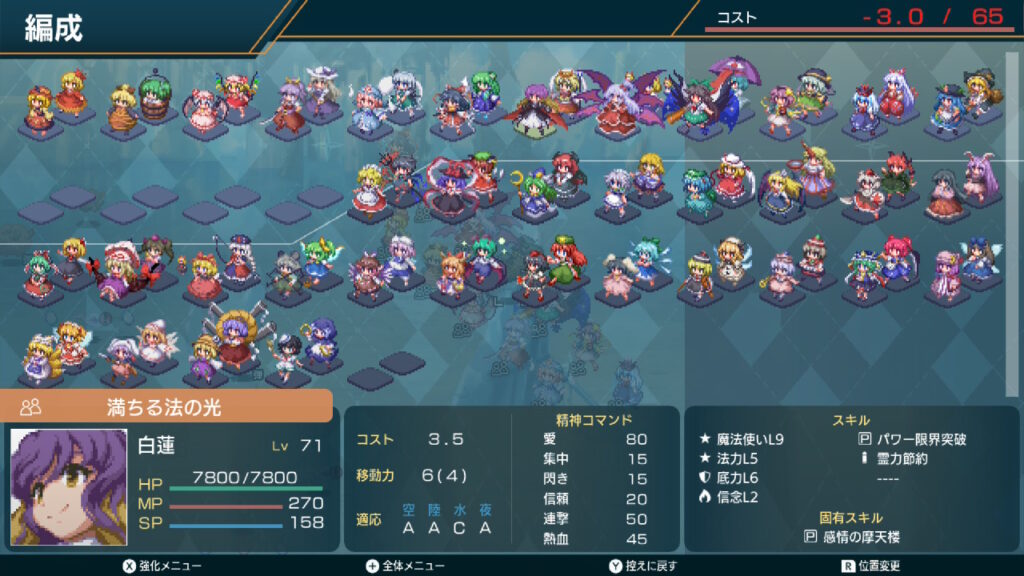This screenshot has height=576, width=1024.
Task: Choose Mokou with long white hair and red pants
Action: click(x=898, y=97)
